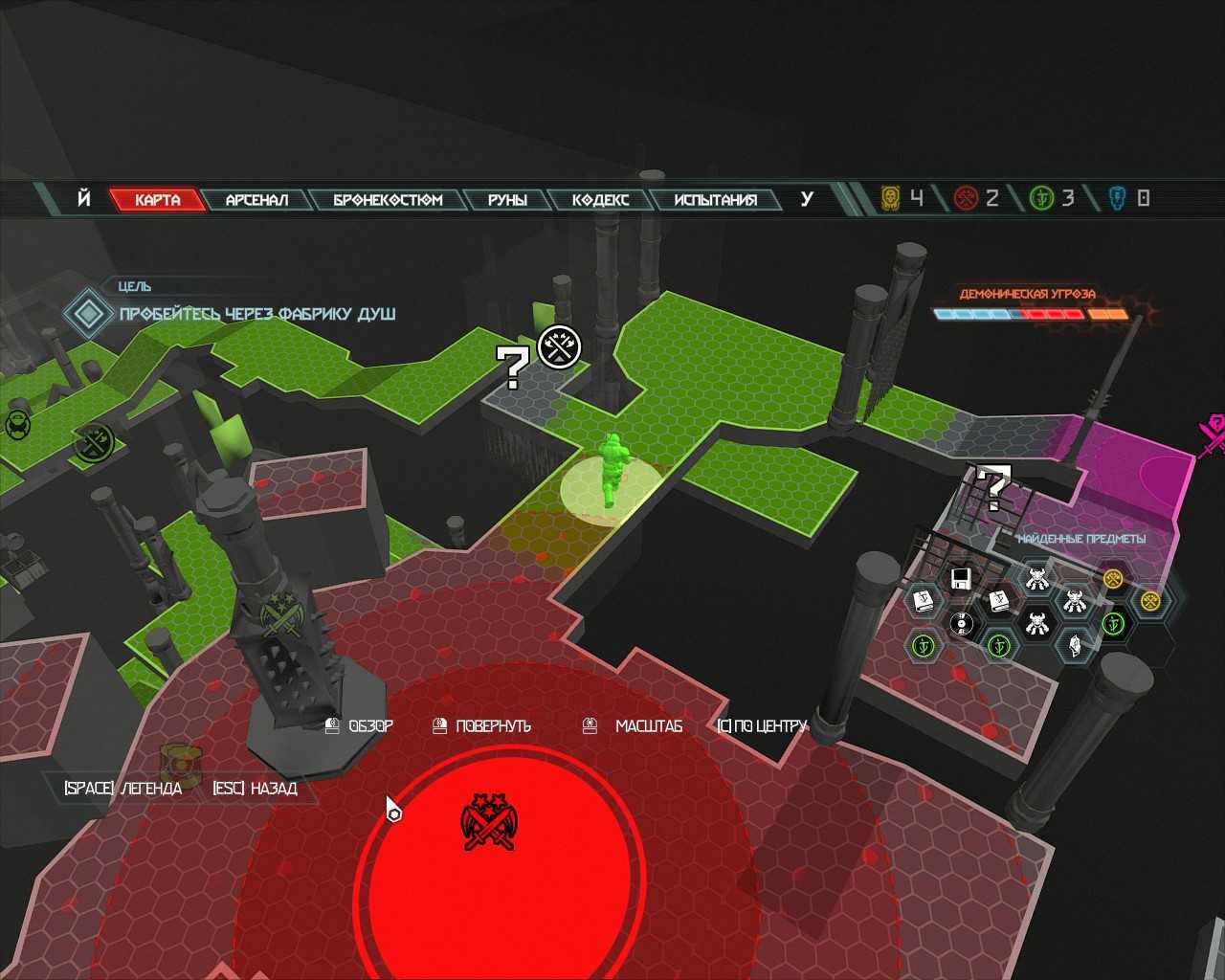Select the white crossed-axes marker on the map

click(560, 346)
